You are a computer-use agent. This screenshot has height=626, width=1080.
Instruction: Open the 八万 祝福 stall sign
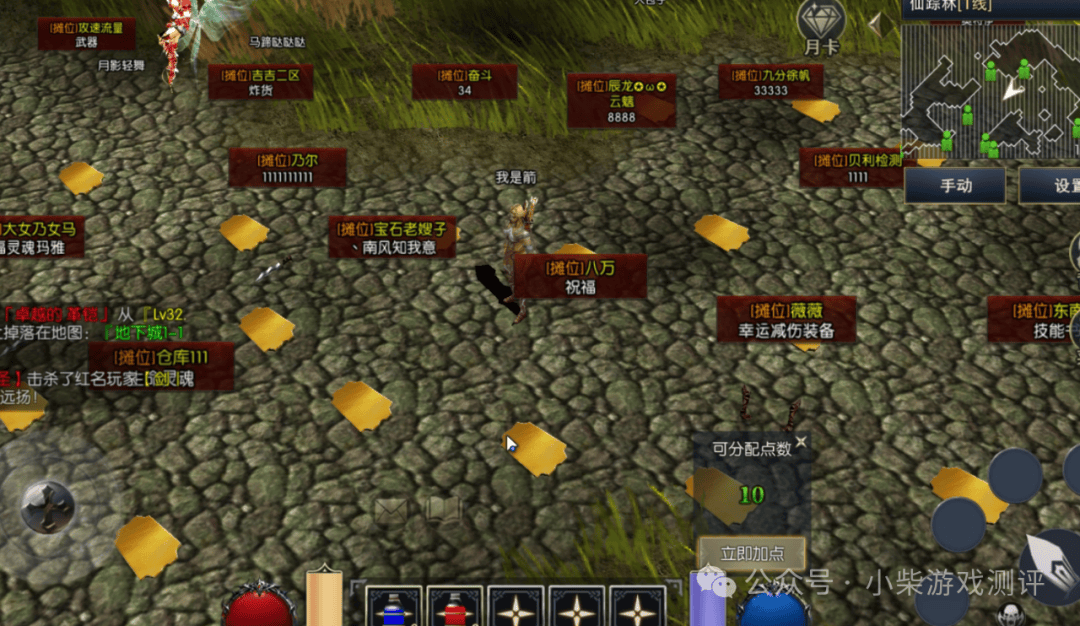[x=580, y=276]
